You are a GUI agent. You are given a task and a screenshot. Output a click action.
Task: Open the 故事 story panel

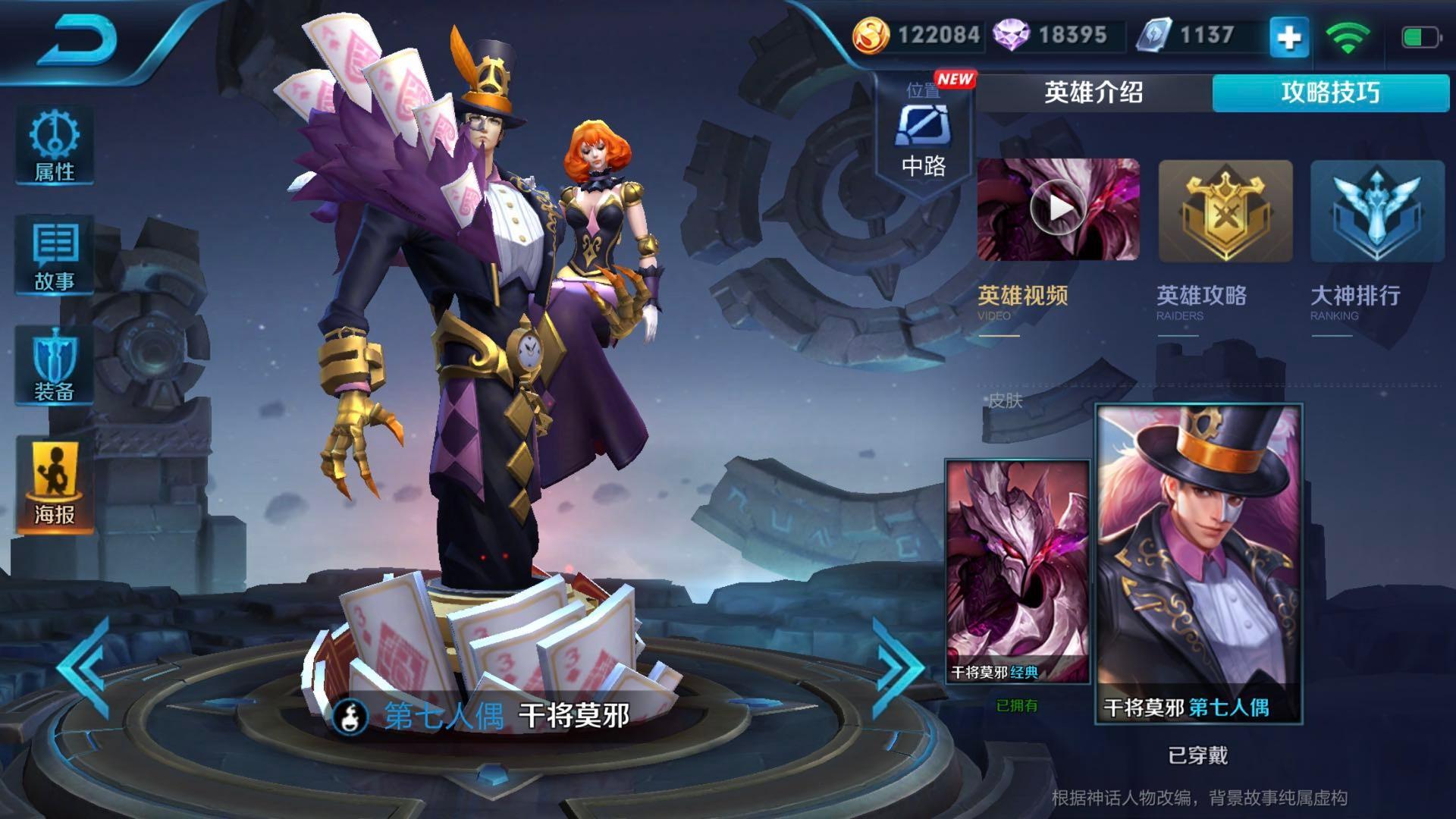coord(55,256)
